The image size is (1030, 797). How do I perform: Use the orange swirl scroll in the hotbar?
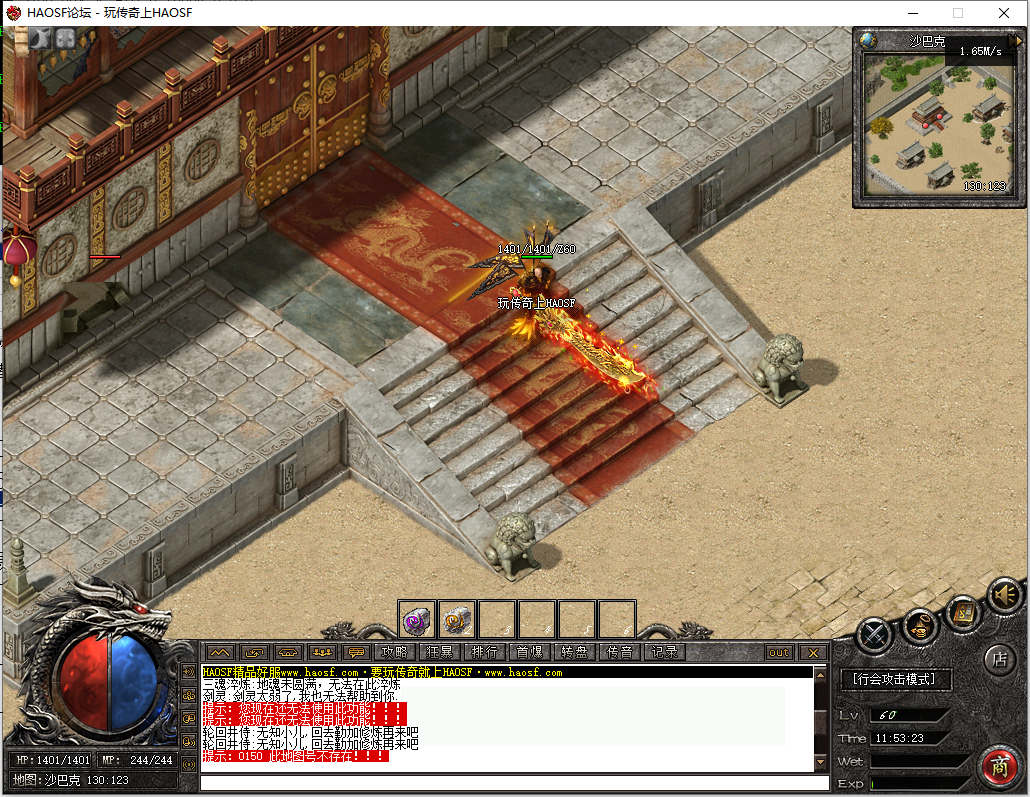click(457, 620)
